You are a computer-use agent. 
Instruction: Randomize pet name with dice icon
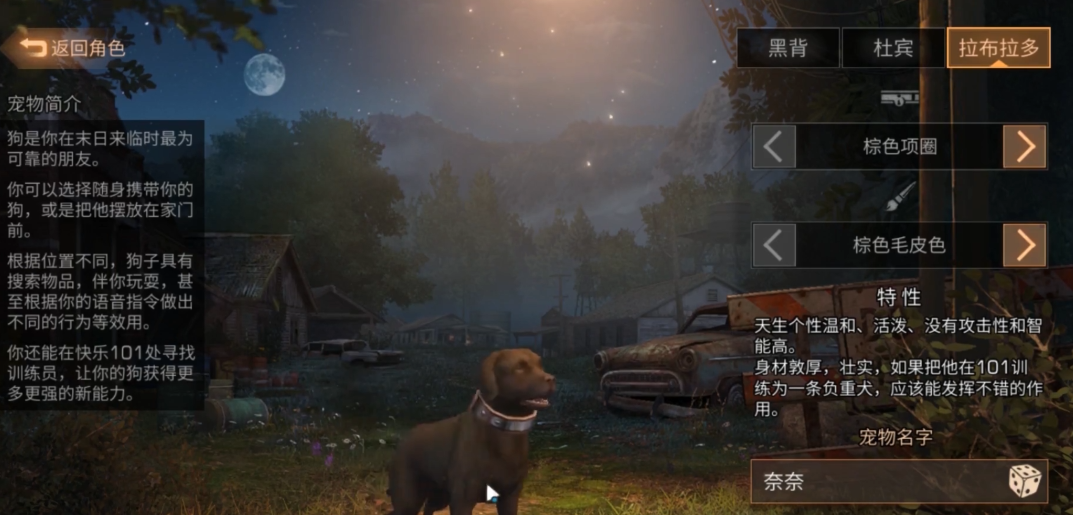tap(1024, 482)
